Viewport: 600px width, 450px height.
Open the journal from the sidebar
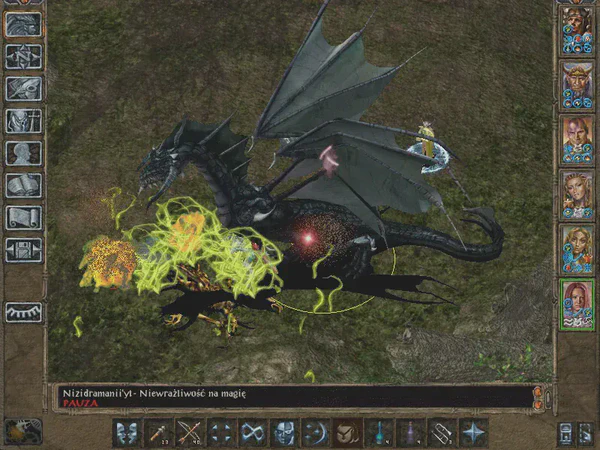[x=23, y=89]
